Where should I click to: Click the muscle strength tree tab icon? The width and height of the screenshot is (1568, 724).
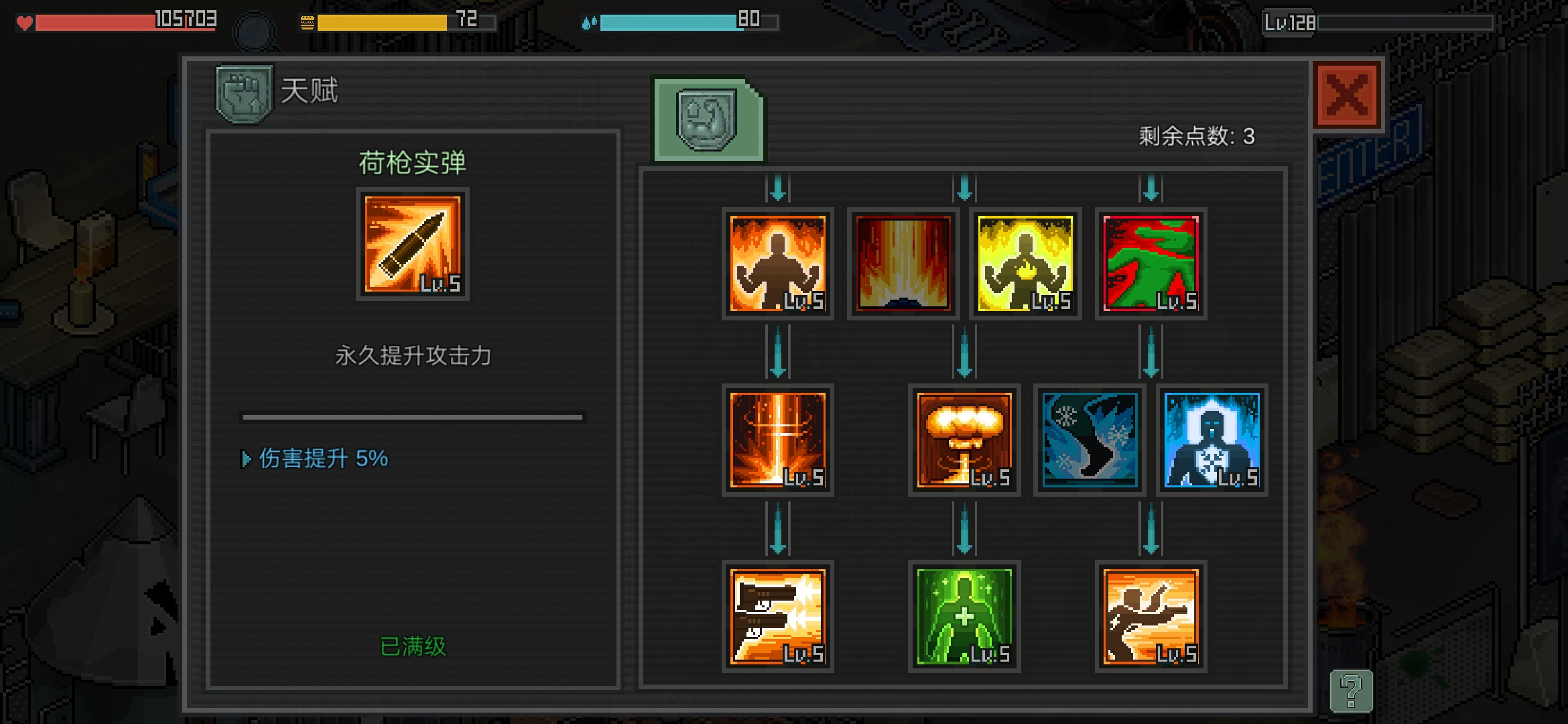tap(707, 121)
